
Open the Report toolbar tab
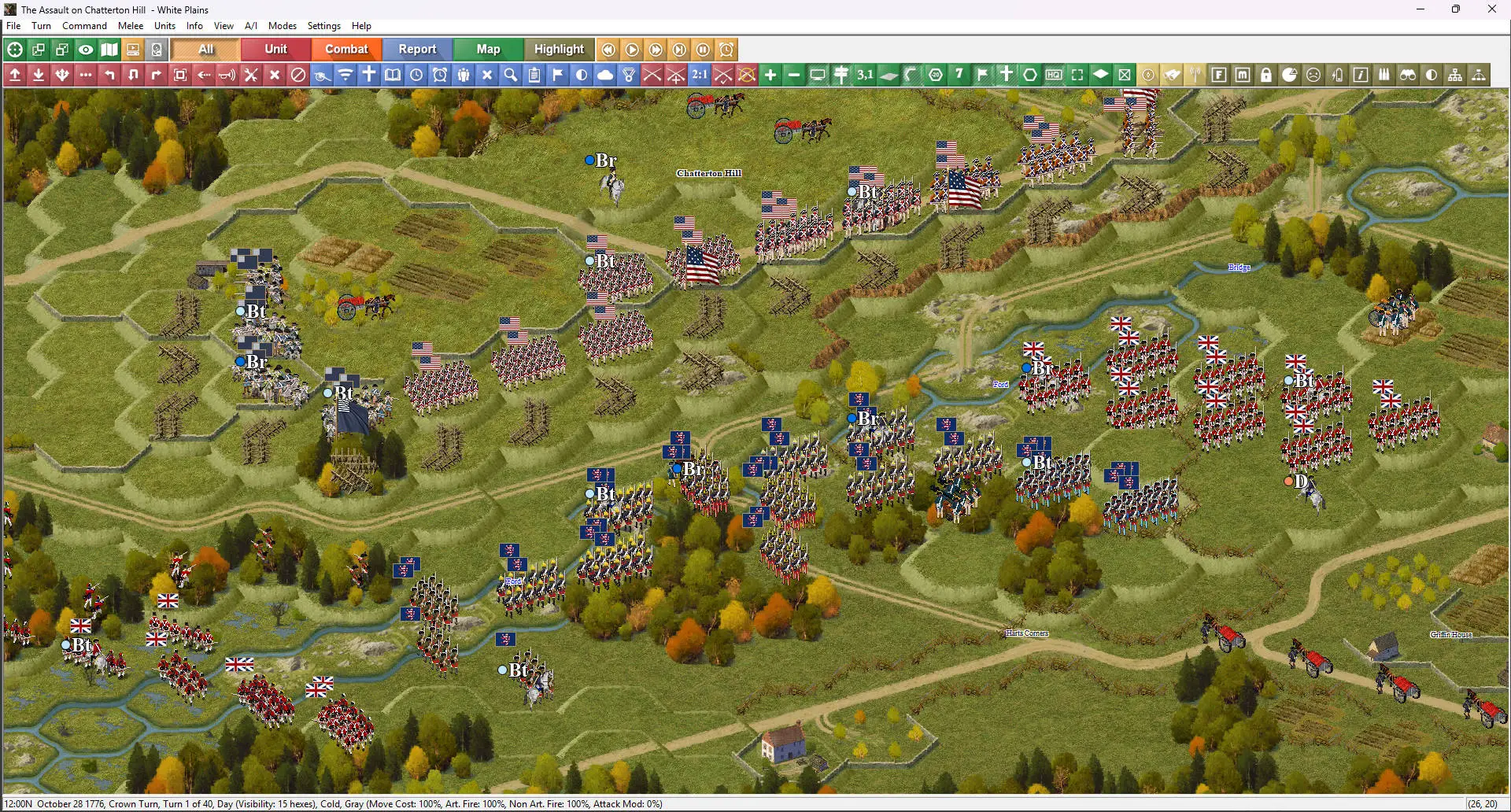tap(417, 50)
